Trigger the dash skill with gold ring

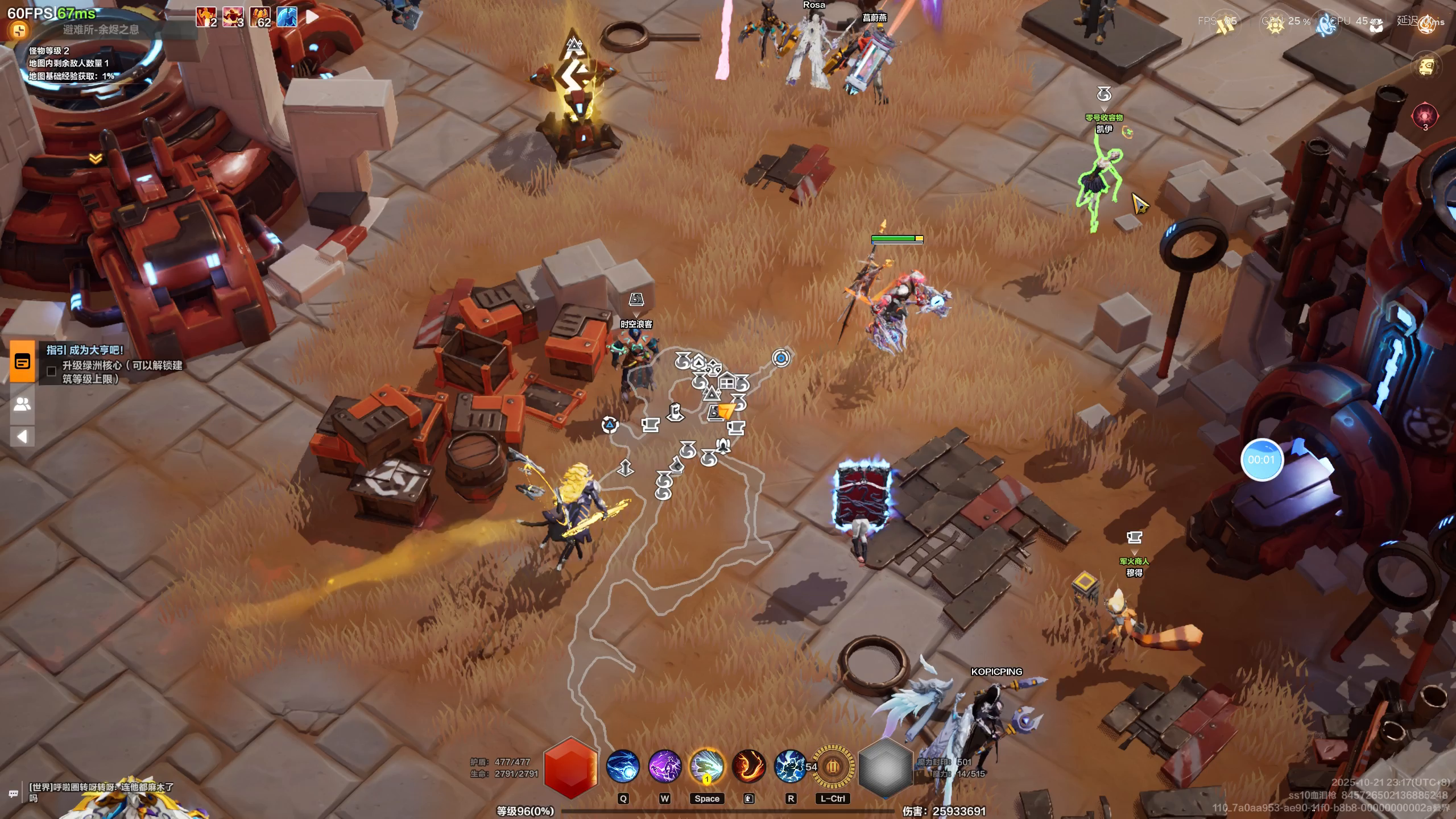[707, 767]
